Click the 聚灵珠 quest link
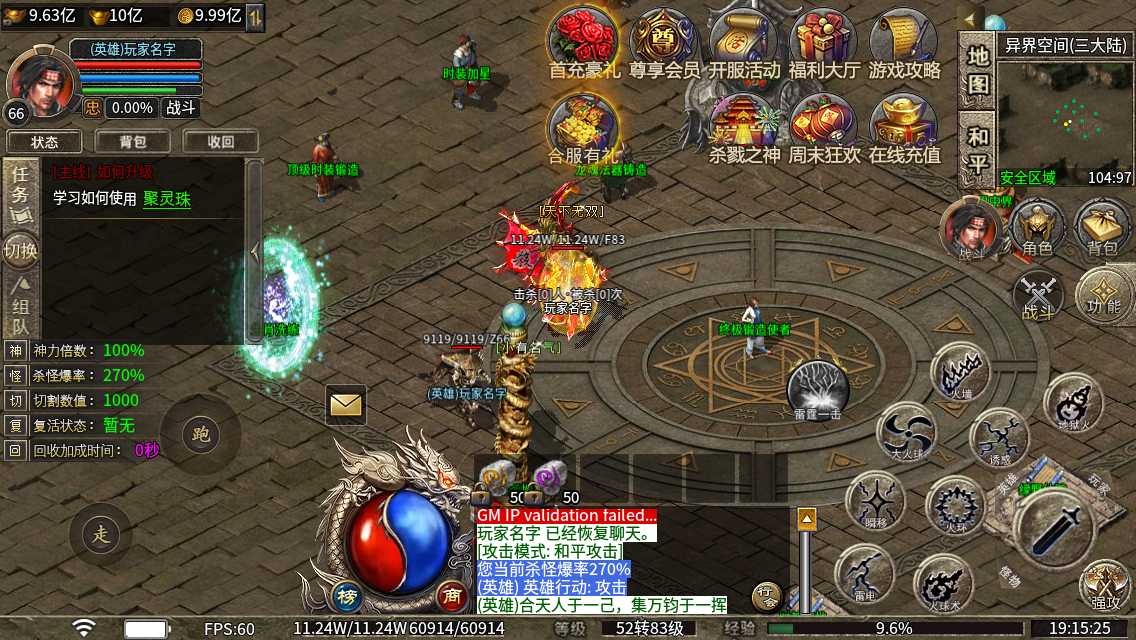The image size is (1136, 640). (167, 199)
